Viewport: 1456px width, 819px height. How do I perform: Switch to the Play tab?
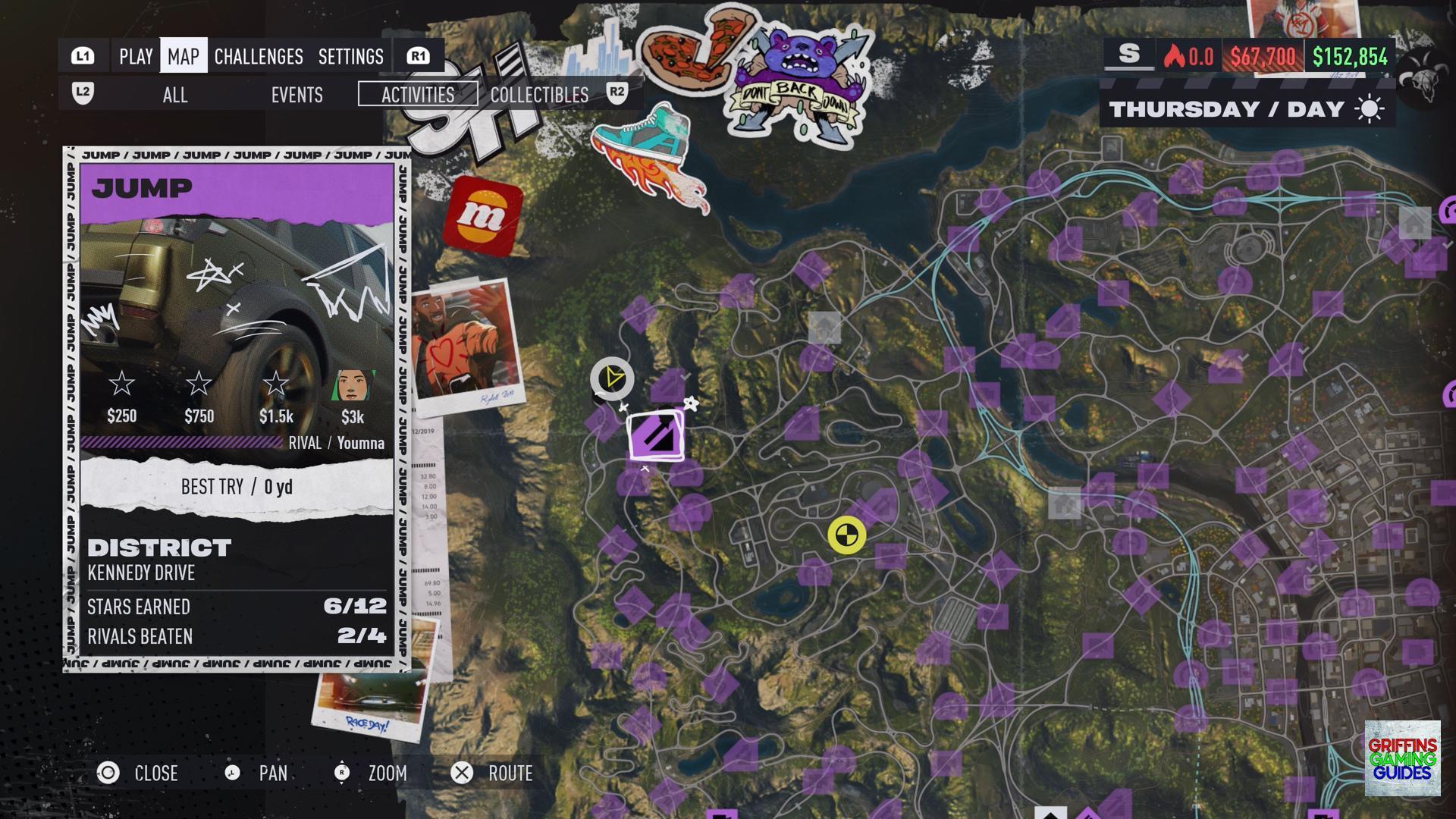point(136,56)
